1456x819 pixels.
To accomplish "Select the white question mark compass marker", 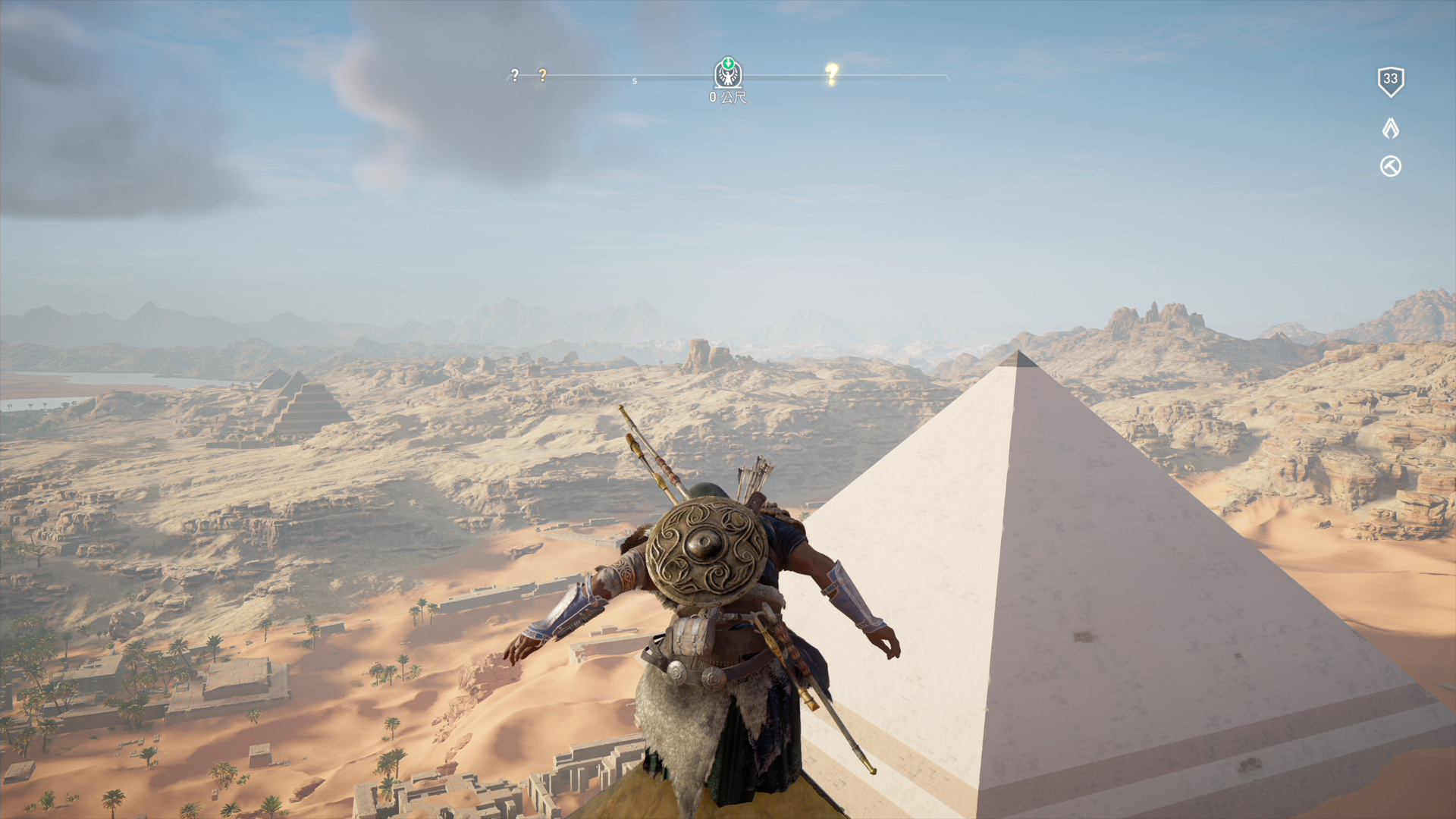I will click(515, 75).
